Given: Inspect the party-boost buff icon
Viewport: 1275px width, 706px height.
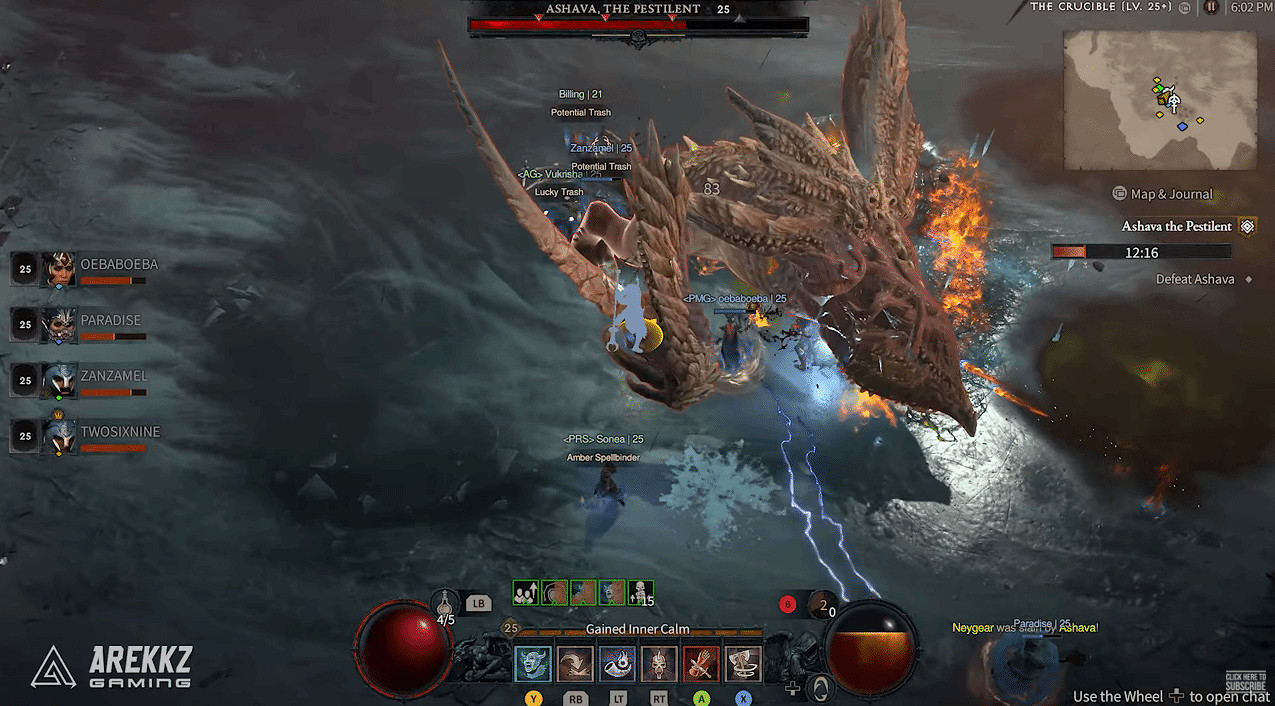Looking at the screenshot, I should [x=525, y=592].
